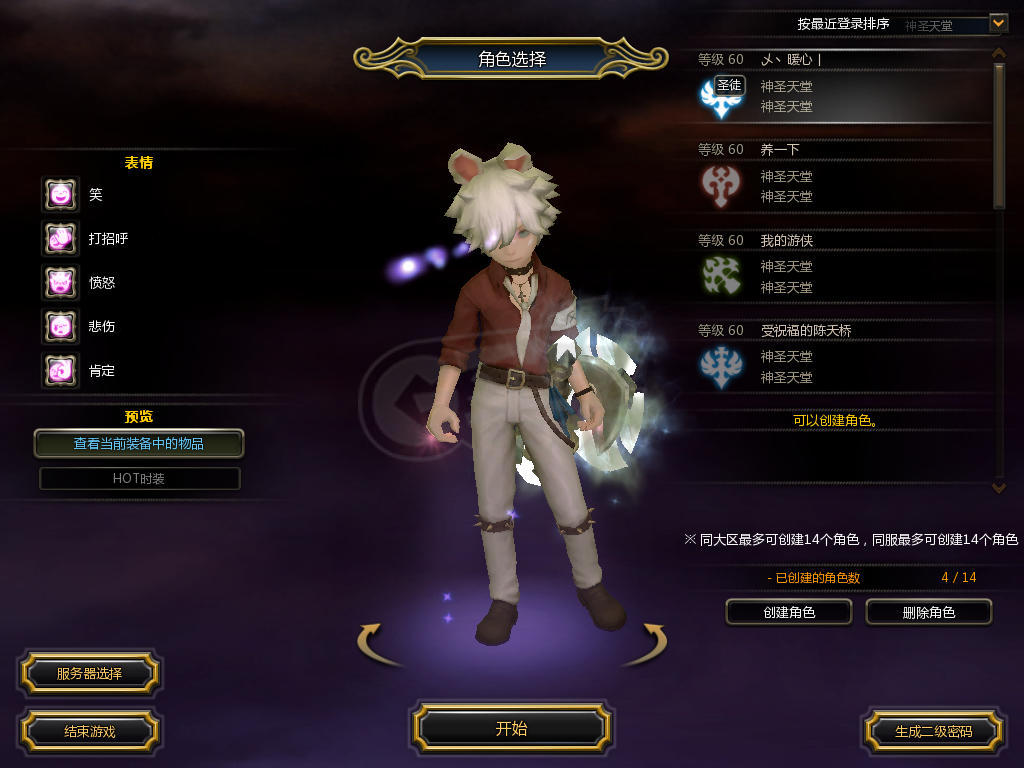Play the 打招呼 greeting emote
Screen dimensions: 1024x768
click(x=60, y=238)
